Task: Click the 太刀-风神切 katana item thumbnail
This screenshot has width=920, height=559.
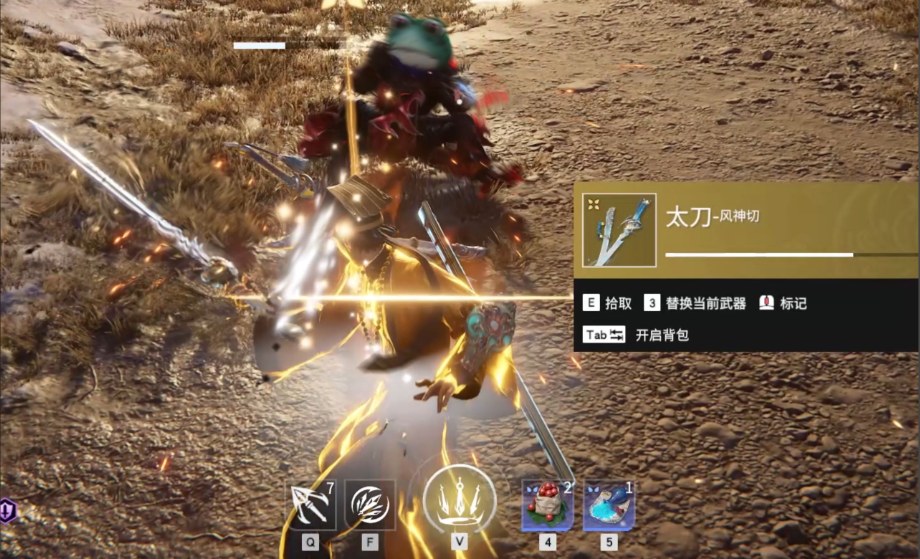Action: tap(619, 230)
